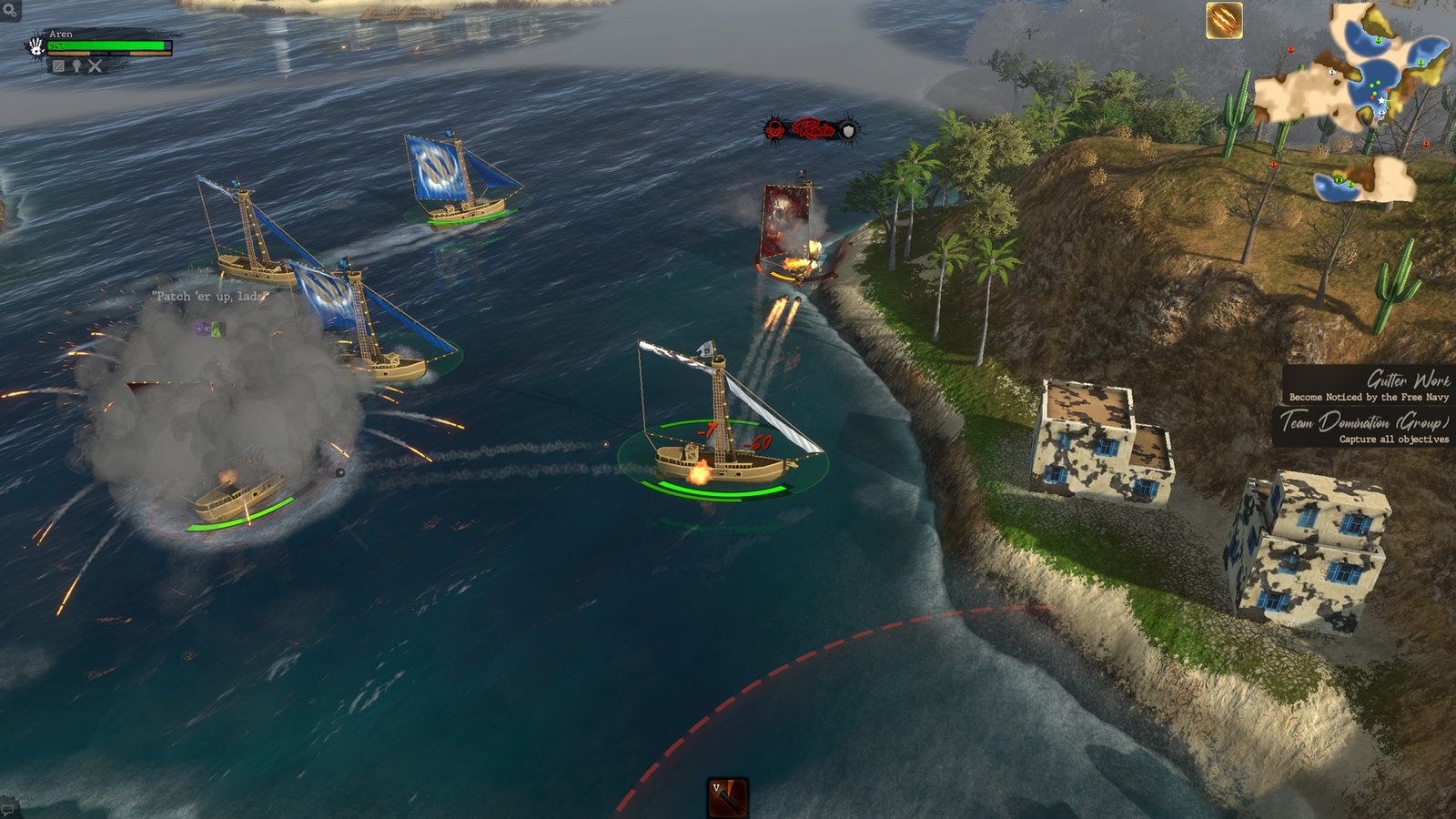Click the shield icon on enemy nameplate
Image resolution: width=1456 pixels, height=819 pixels.
tap(847, 131)
